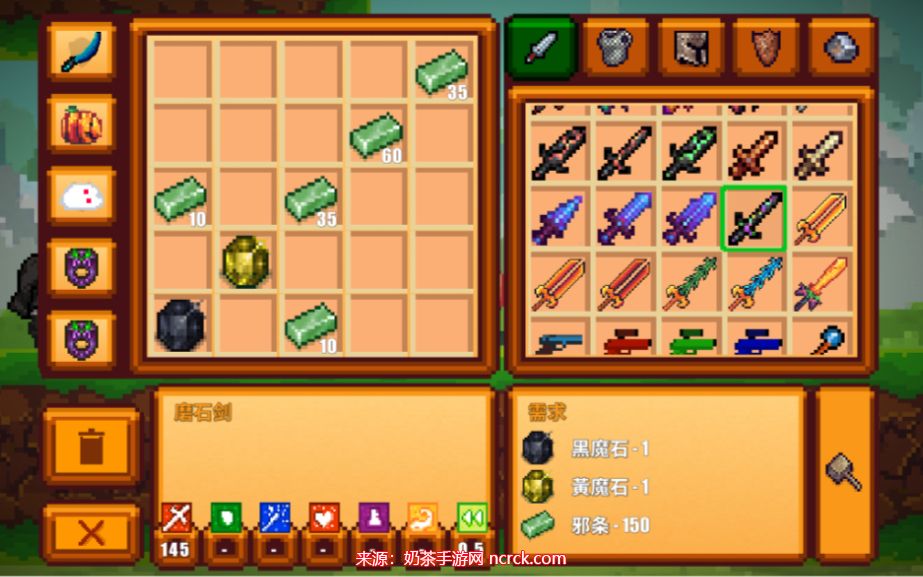The image size is (923, 577).
Task: Select the yellow gem inventory slot
Action: (246, 261)
